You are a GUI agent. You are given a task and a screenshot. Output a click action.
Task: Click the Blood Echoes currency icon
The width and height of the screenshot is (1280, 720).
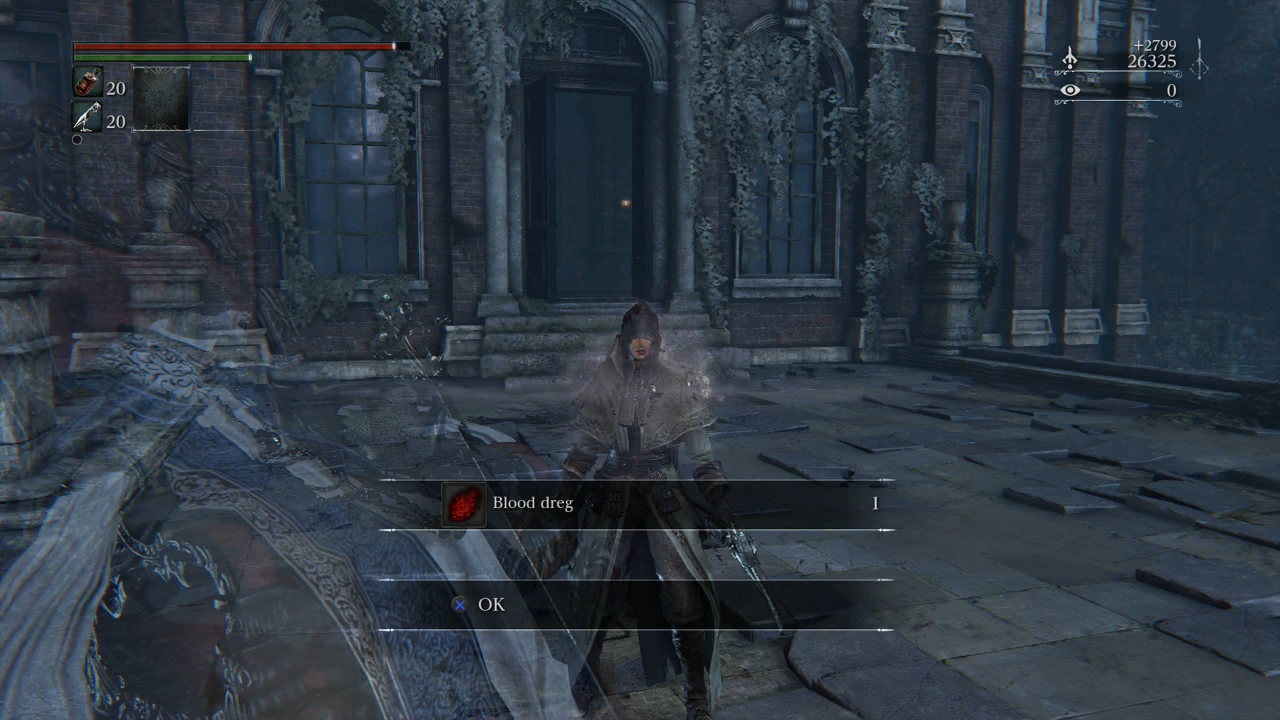1070,58
